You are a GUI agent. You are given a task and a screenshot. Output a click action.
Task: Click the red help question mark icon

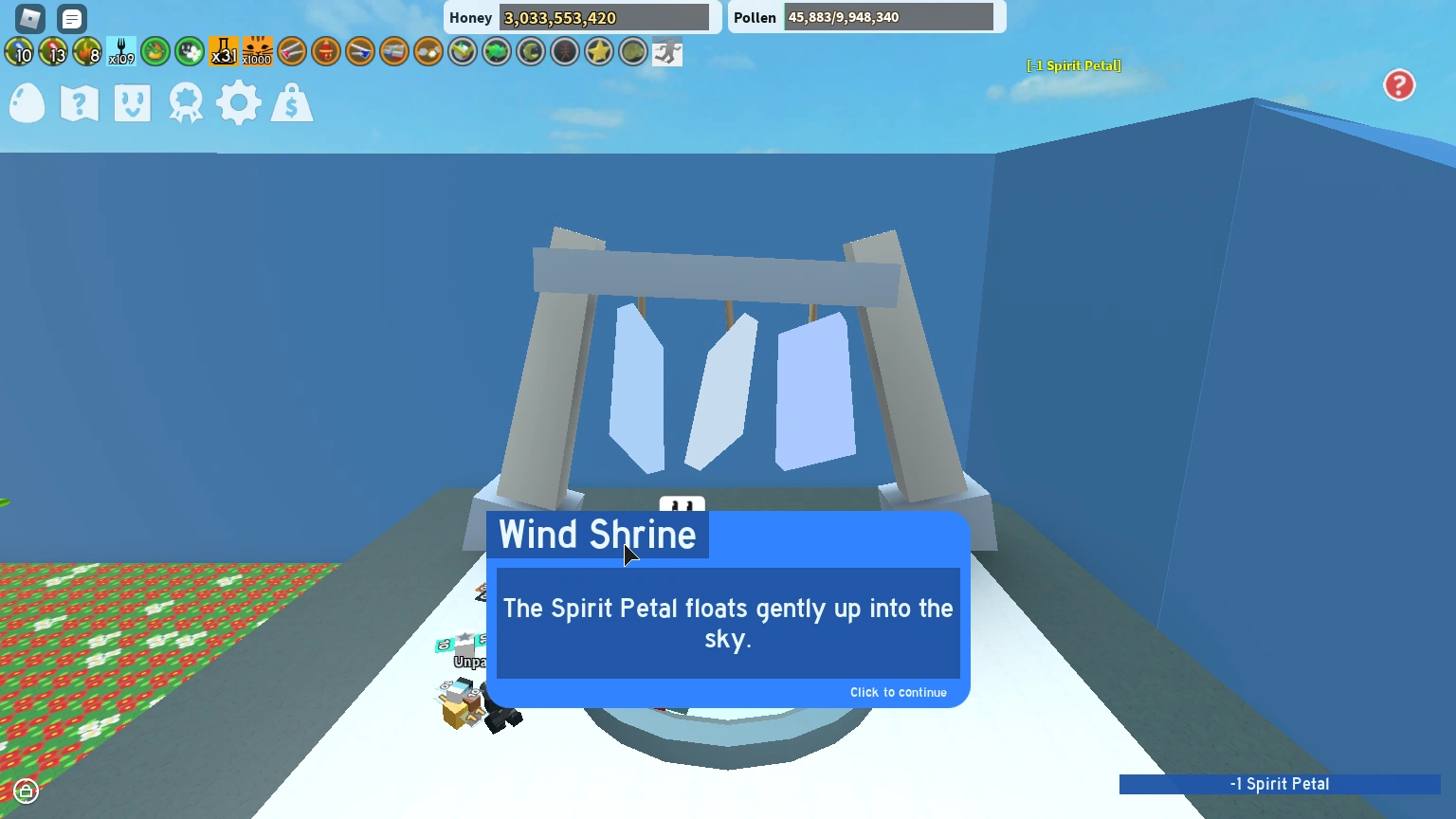[x=1399, y=85]
